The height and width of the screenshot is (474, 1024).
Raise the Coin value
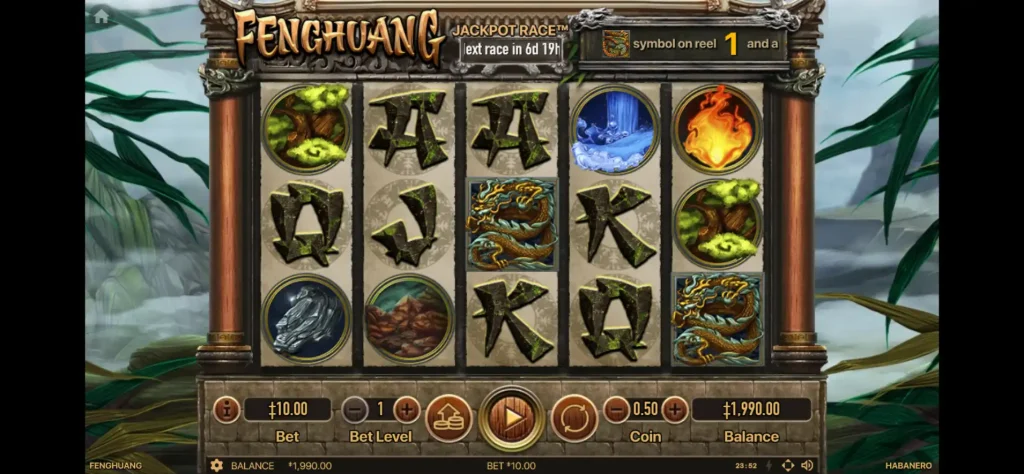675,409
